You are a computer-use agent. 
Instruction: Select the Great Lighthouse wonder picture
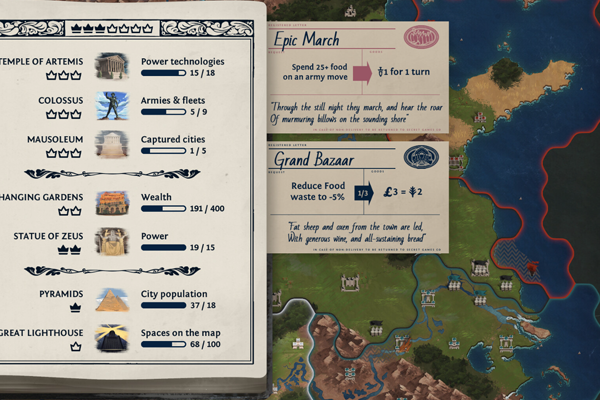(x=111, y=338)
